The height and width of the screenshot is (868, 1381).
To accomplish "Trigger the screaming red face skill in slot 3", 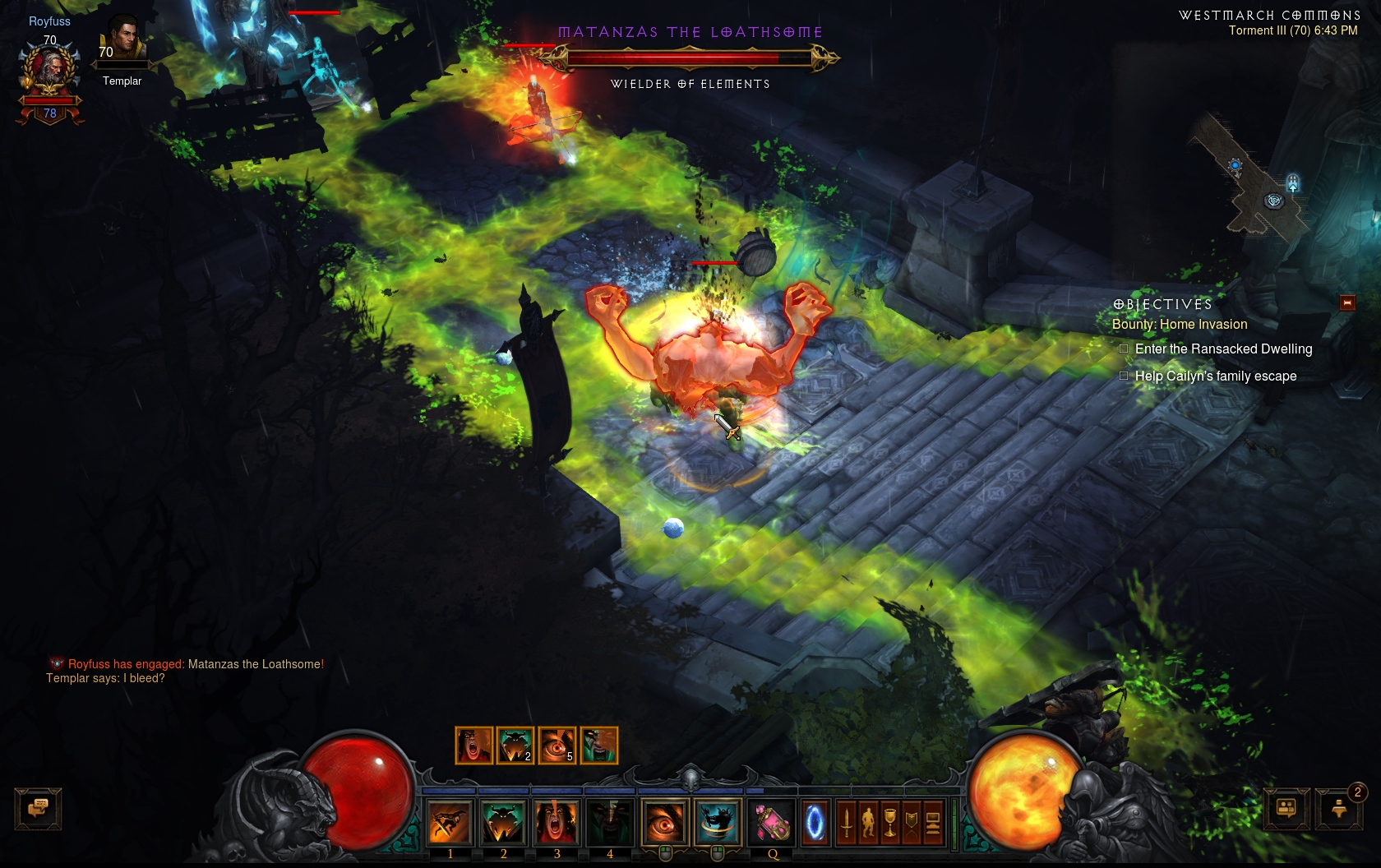I will tap(557, 822).
